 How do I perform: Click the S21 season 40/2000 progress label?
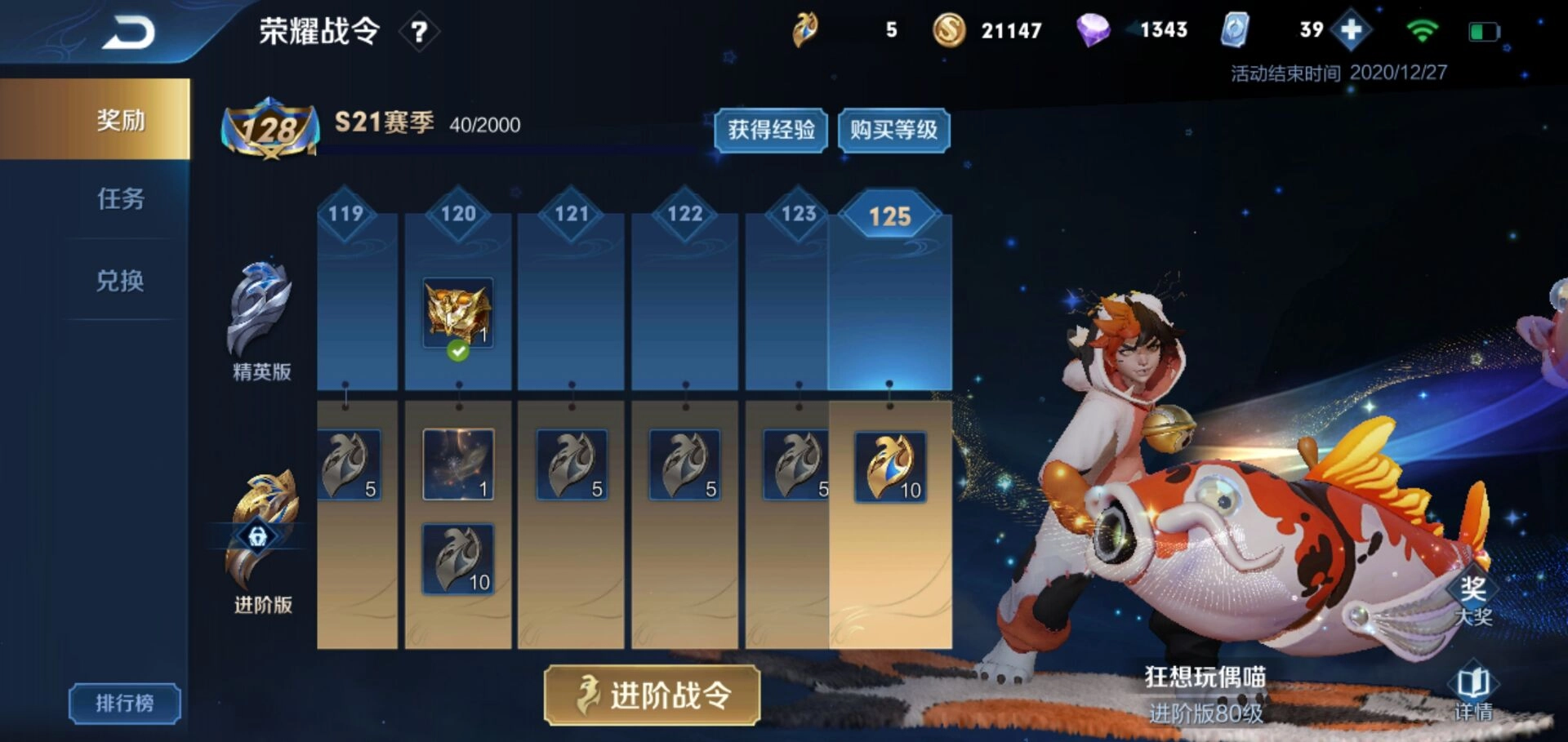(425, 124)
